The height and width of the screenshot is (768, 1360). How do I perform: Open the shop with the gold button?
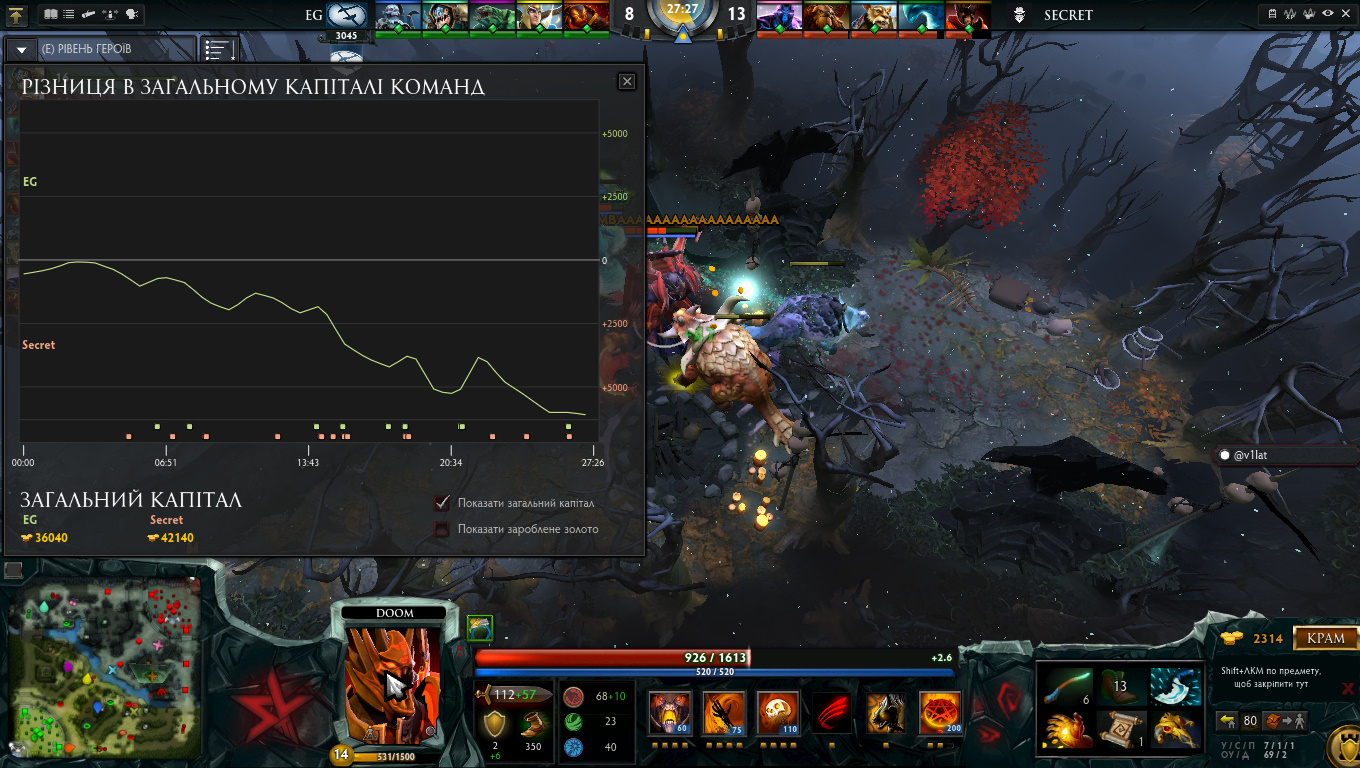[x=1326, y=638]
